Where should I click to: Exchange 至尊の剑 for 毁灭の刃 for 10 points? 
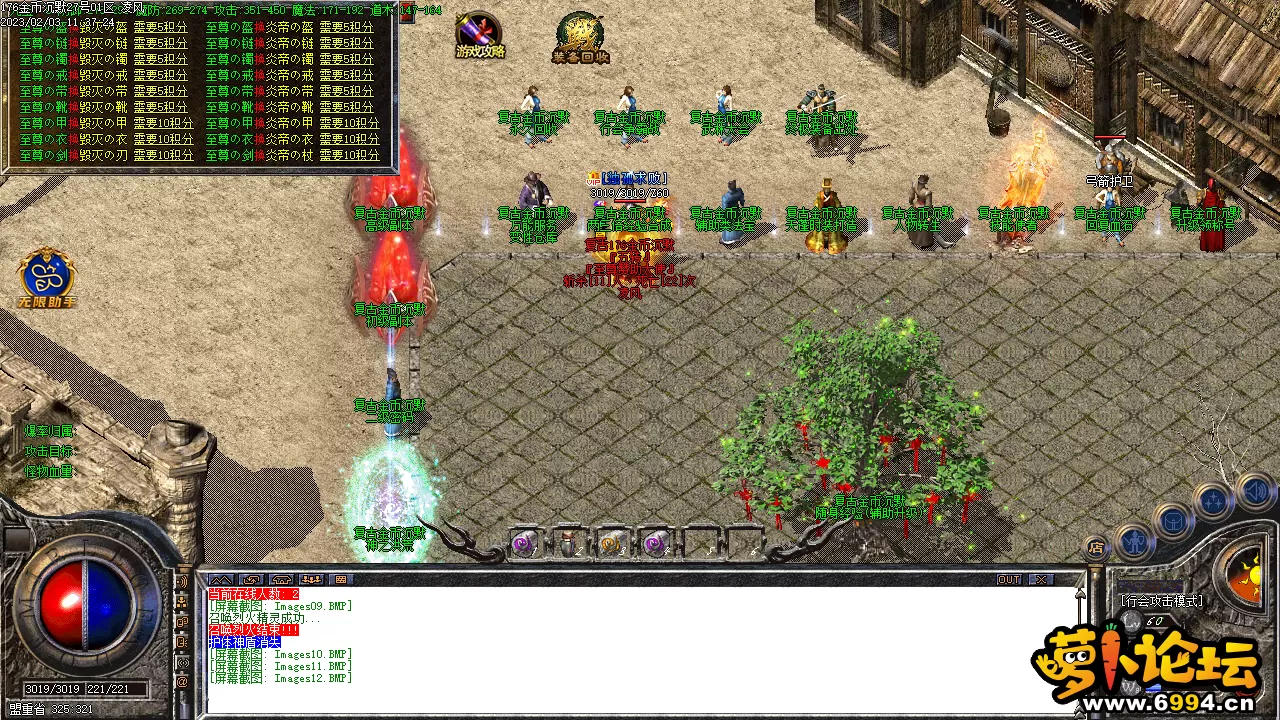coord(163,155)
